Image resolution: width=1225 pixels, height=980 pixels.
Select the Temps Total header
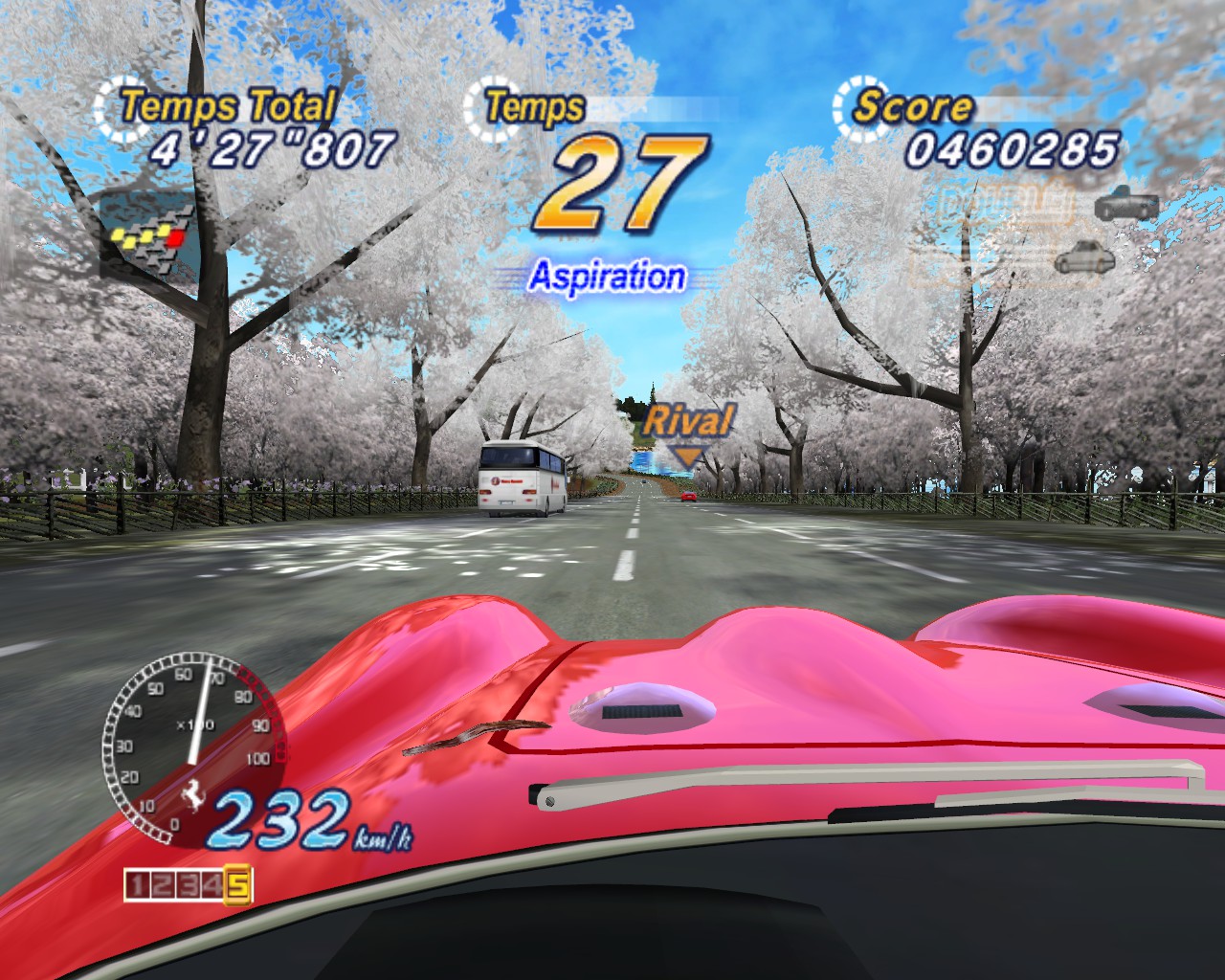(x=227, y=102)
